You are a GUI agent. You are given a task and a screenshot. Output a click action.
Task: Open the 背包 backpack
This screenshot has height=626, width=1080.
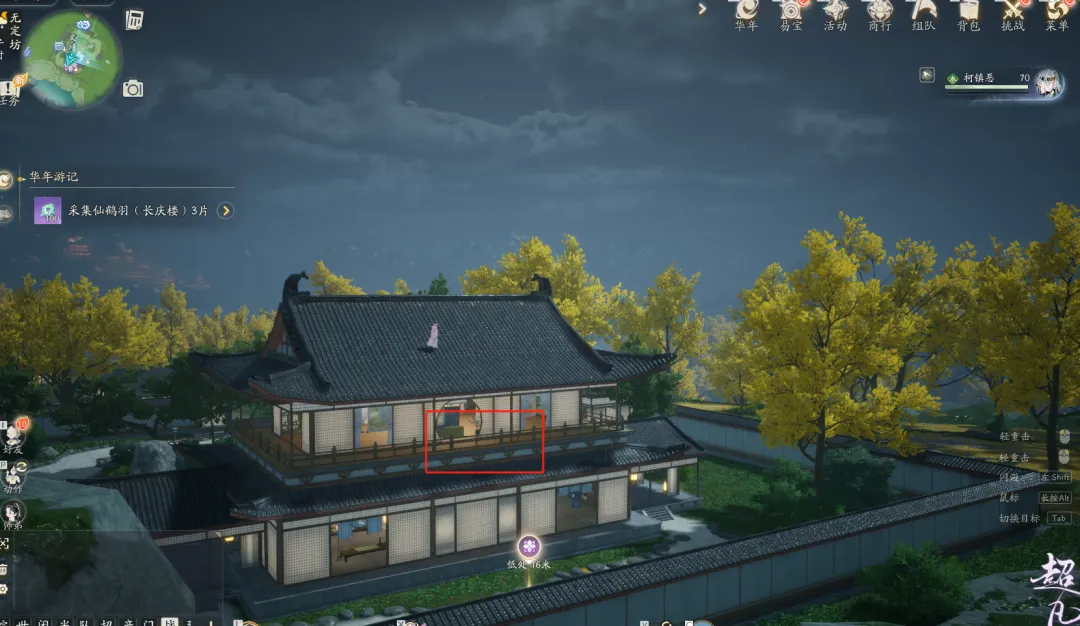click(968, 12)
